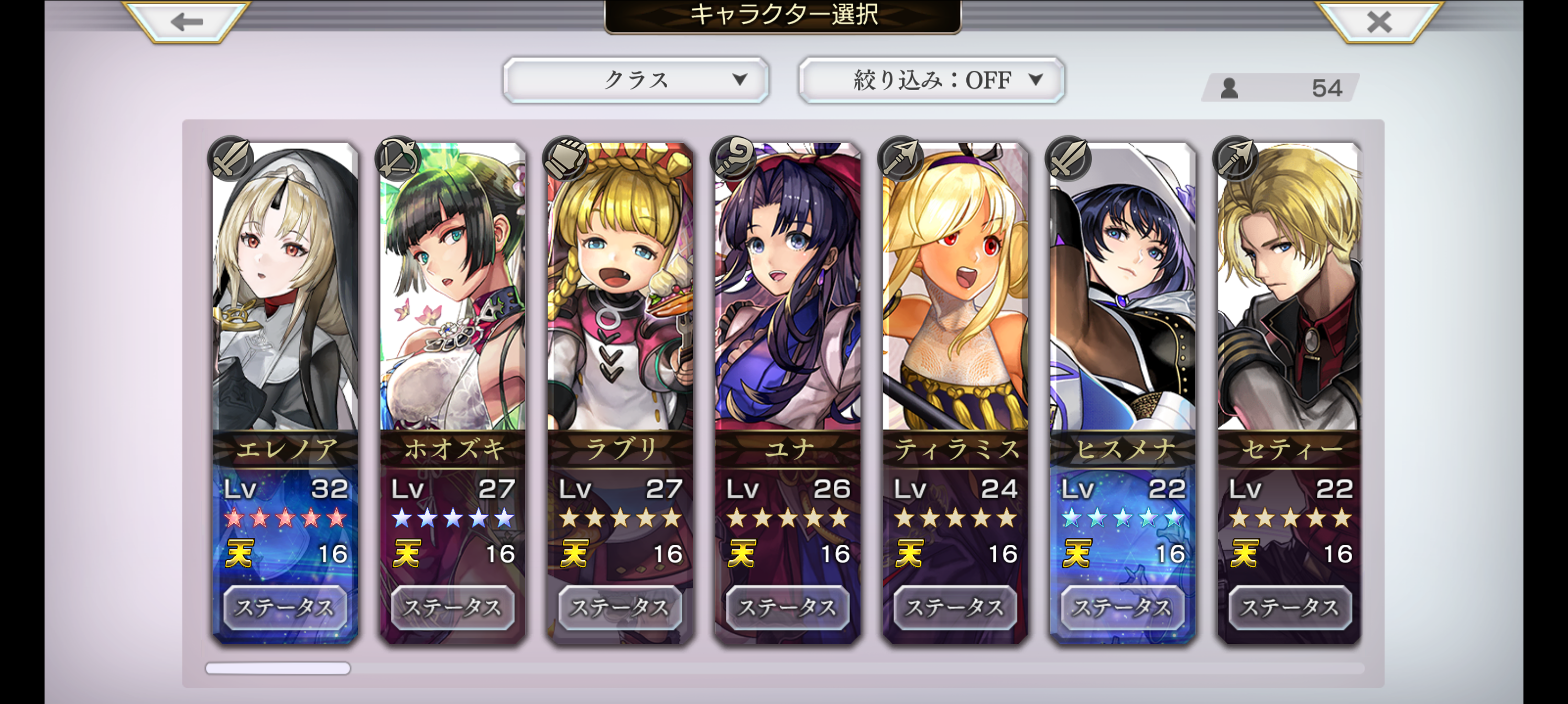Open the クラス sort dropdown
The width and height of the screenshot is (1568, 704).
click(x=636, y=80)
